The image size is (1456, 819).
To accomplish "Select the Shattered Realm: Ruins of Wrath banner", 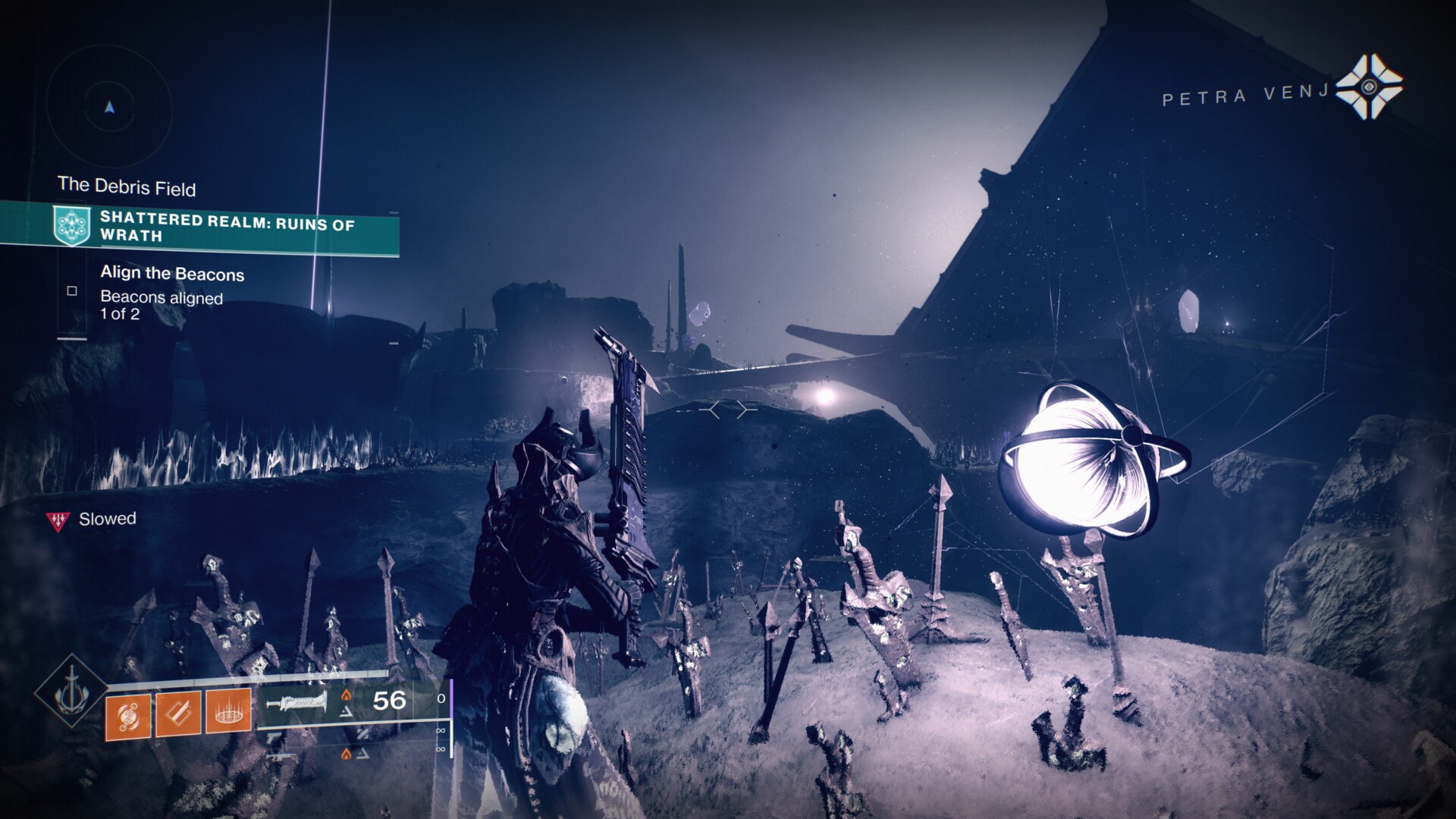I will point(199,227).
